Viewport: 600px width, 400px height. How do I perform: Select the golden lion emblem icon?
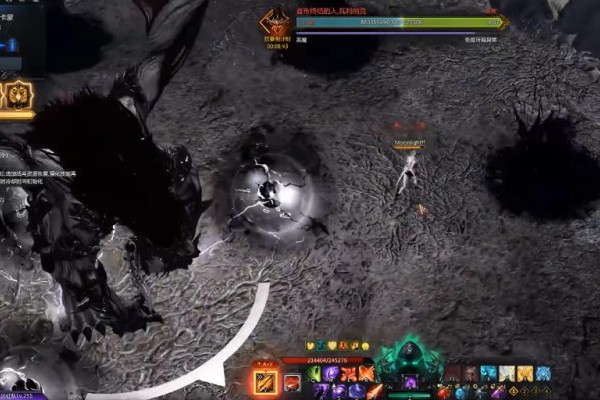point(20,96)
